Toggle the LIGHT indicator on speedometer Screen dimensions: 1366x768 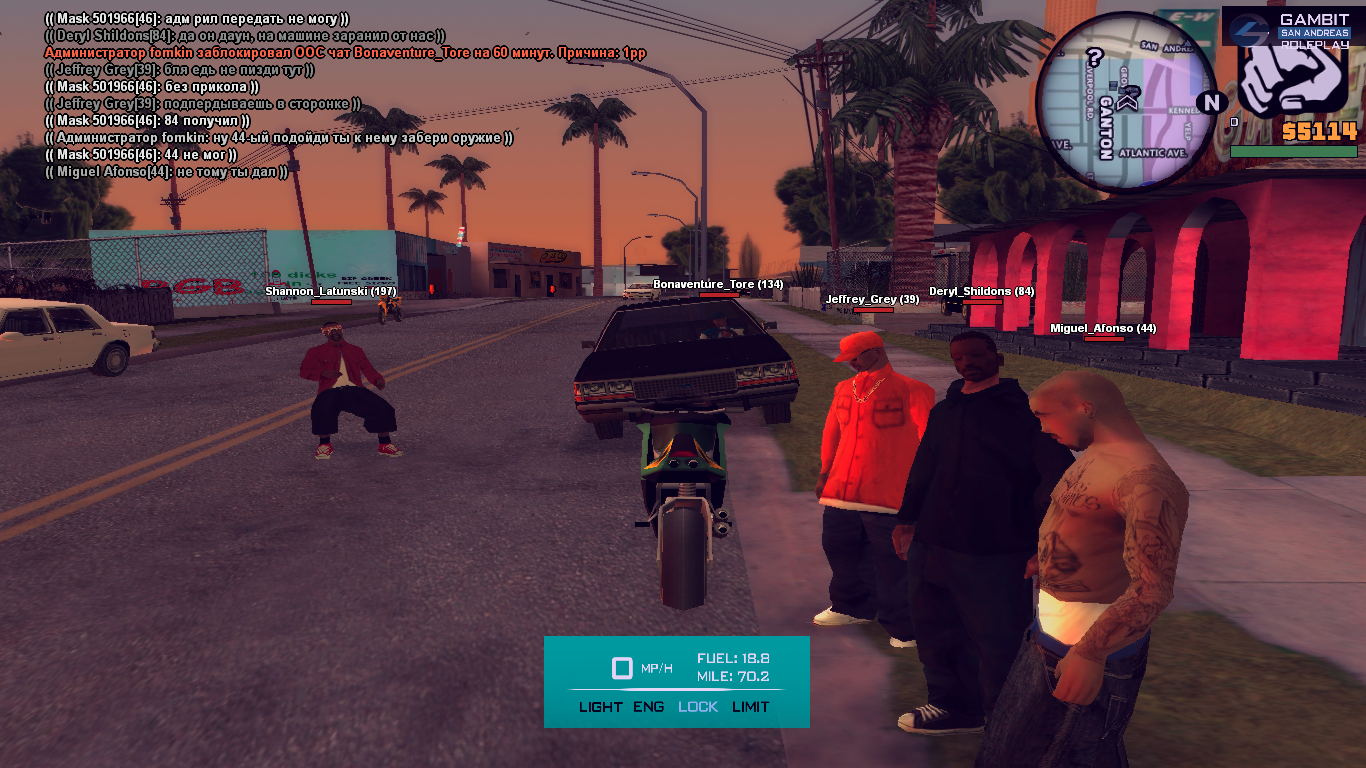pyautogui.click(x=600, y=707)
